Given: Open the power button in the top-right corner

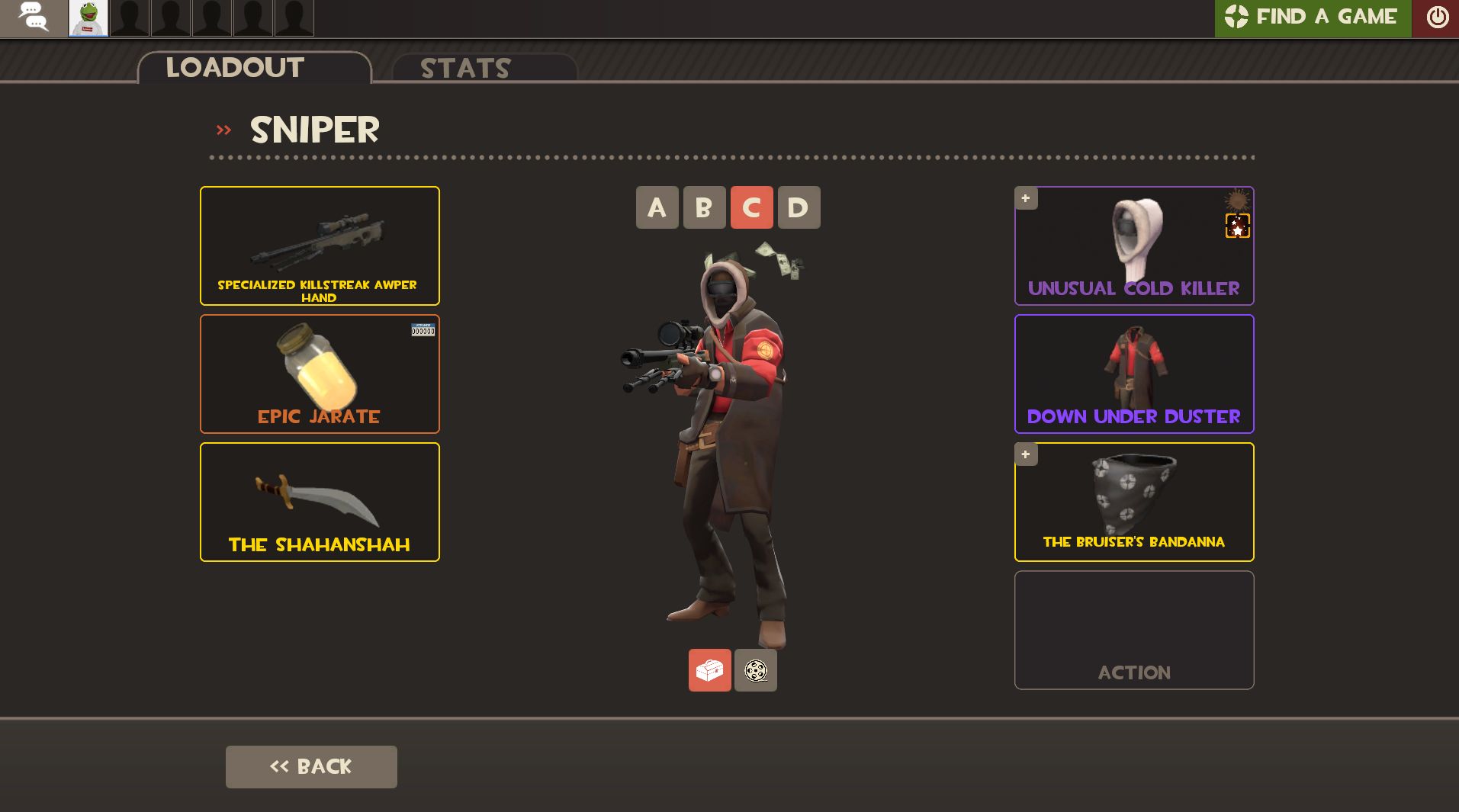Looking at the screenshot, I should 1436,17.
